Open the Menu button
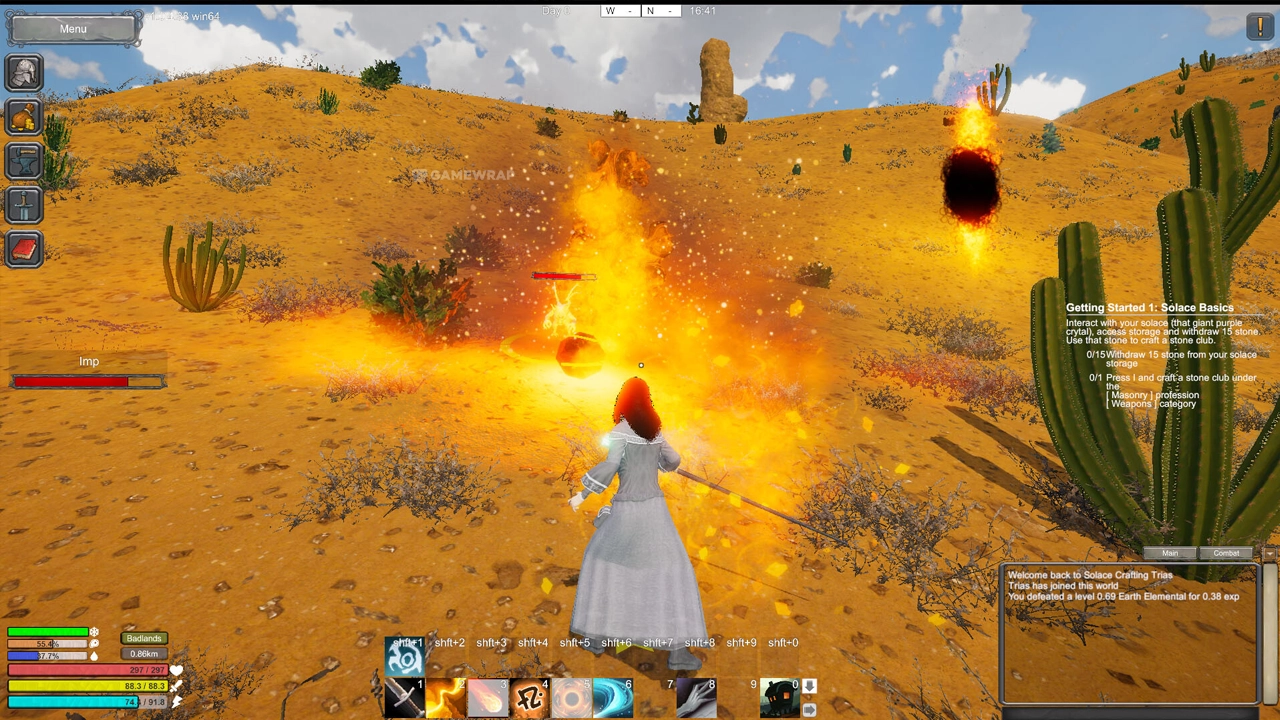The width and height of the screenshot is (1280, 720). [x=73, y=29]
